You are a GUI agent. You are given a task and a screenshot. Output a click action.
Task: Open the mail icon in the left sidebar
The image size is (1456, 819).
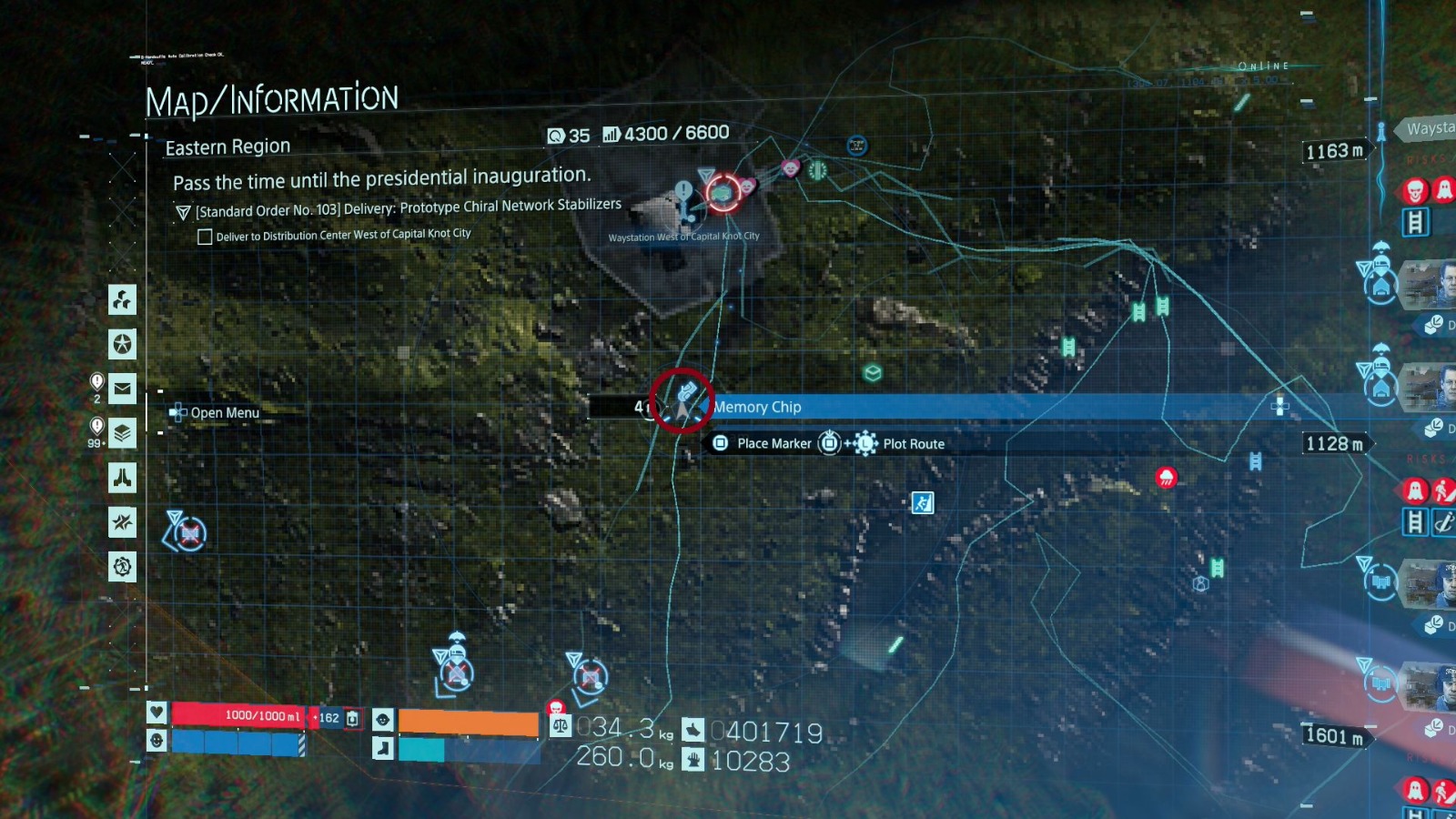click(x=122, y=389)
